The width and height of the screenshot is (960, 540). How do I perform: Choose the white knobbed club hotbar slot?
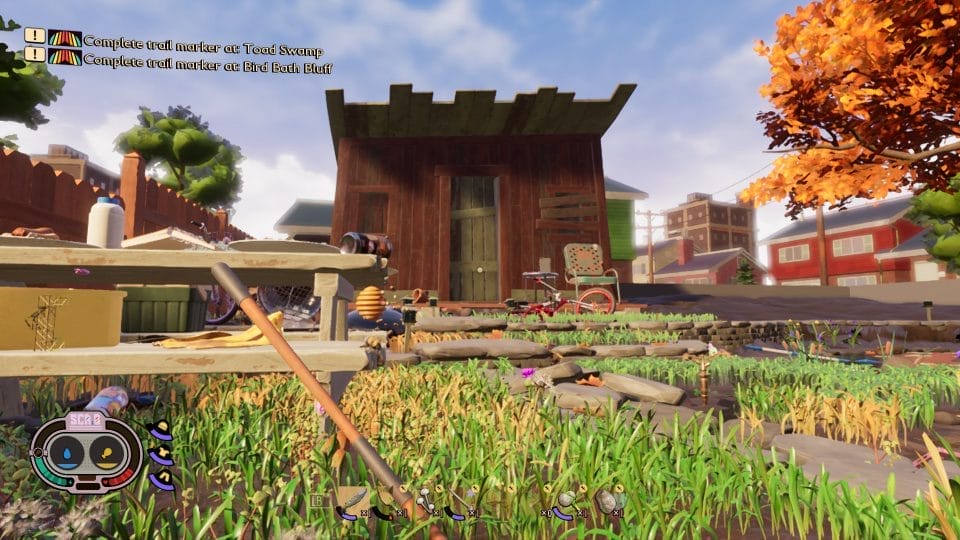[425, 501]
